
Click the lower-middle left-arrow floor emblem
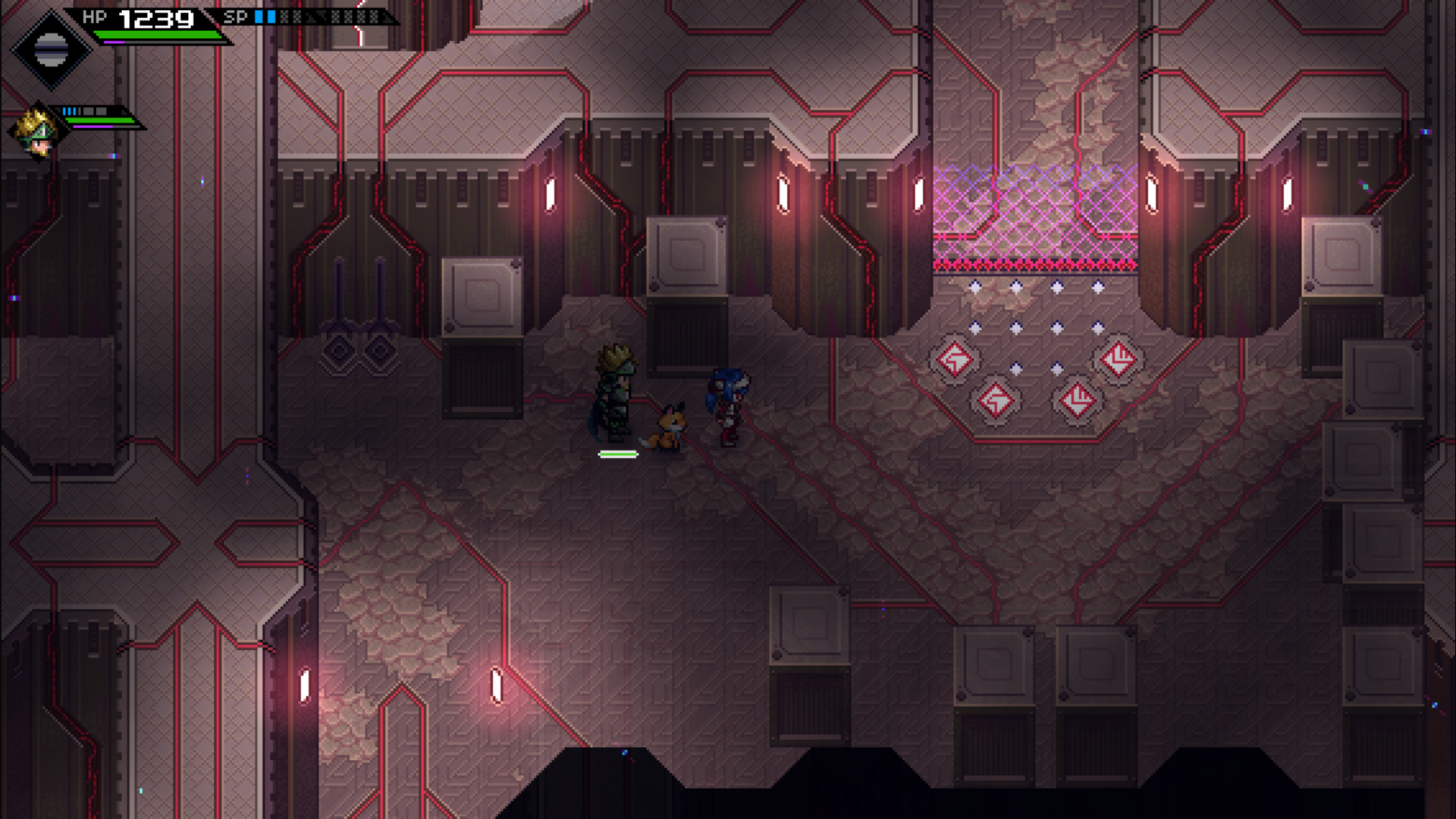coord(996,402)
